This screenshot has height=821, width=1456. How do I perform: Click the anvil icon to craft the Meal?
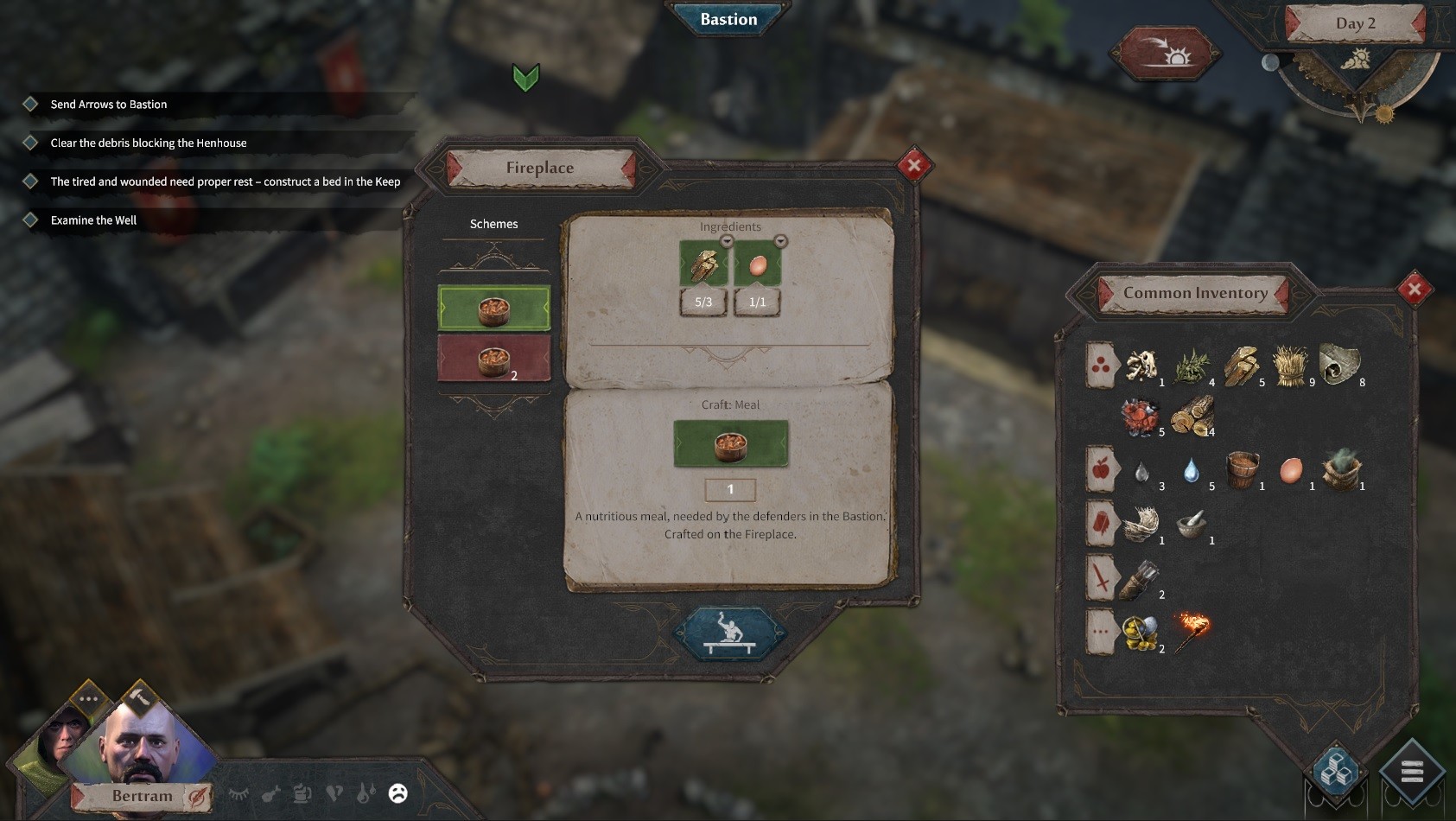pos(728,637)
